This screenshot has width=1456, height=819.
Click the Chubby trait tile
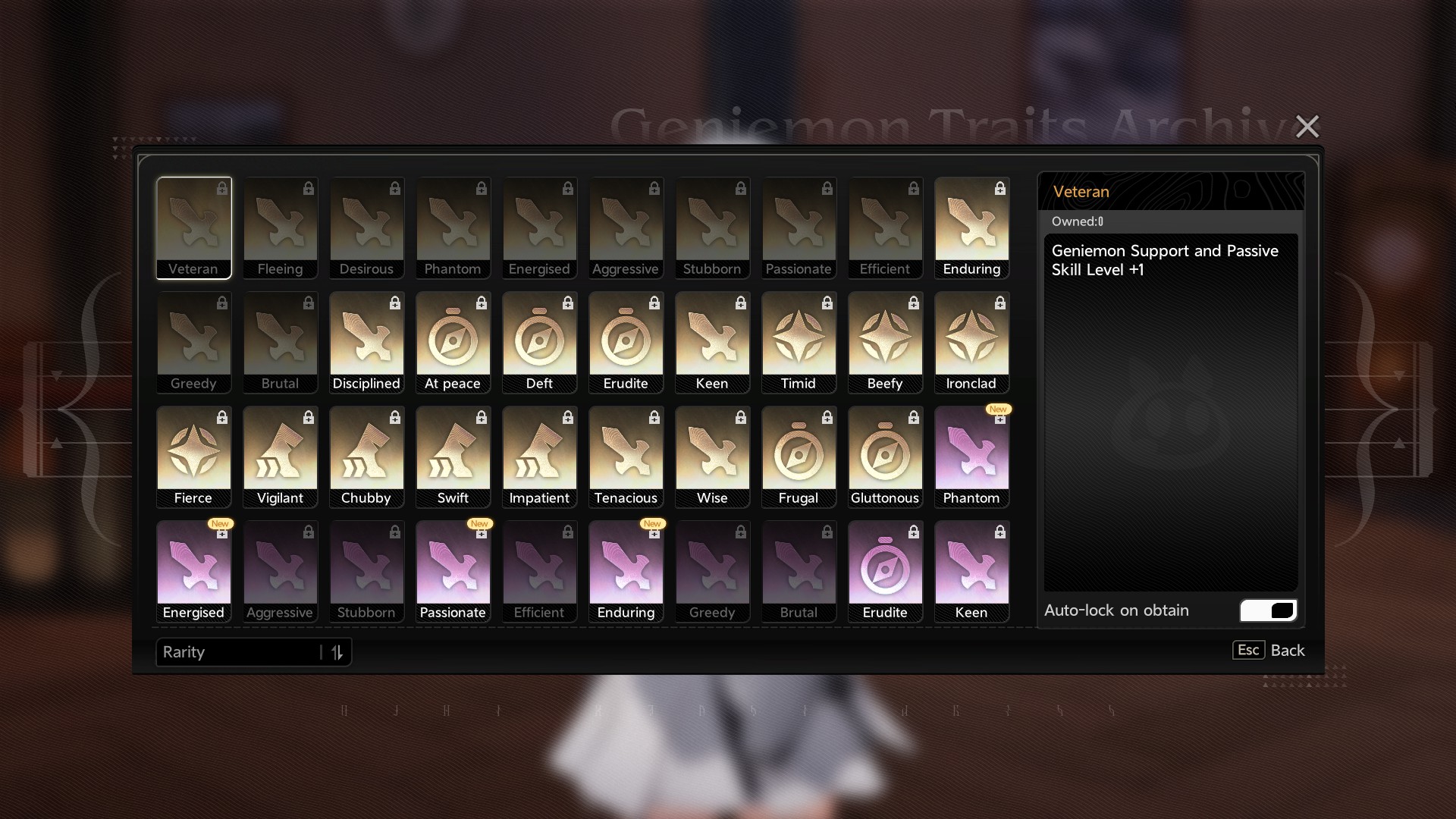pos(367,457)
